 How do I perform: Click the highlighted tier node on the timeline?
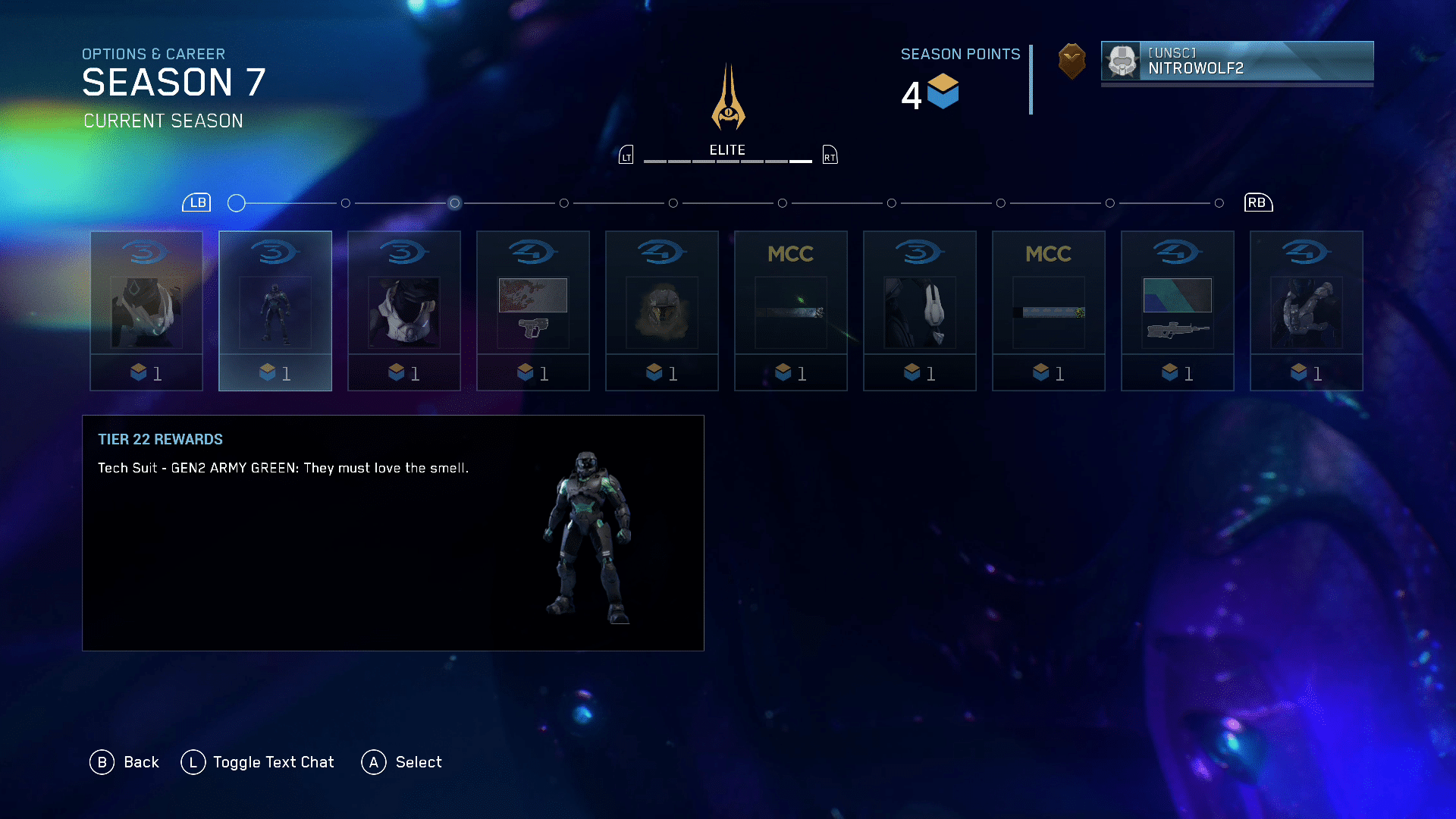click(454, 203)
